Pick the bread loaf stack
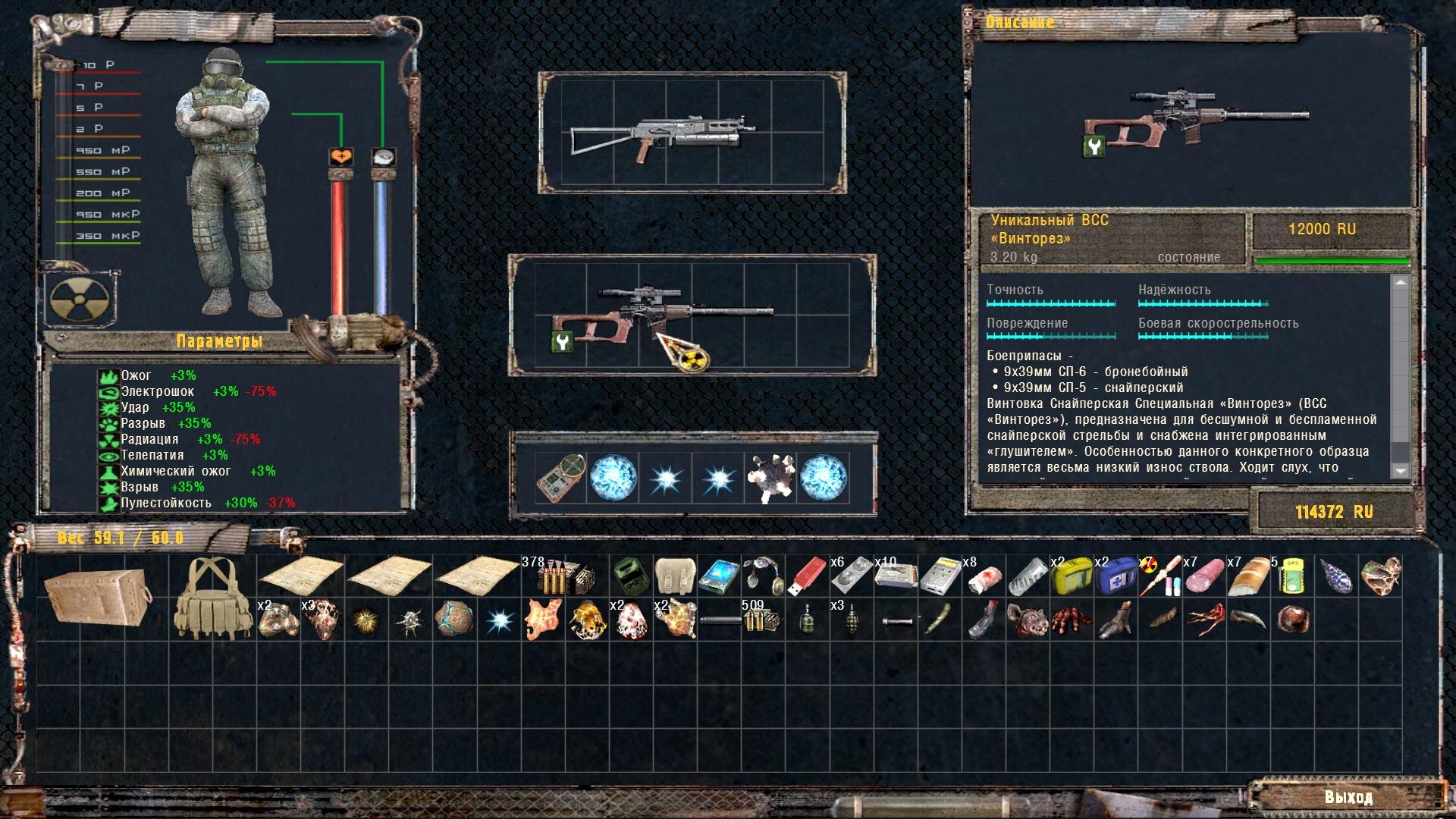This screenshot has height=819, width=1456. point(1247,578)
